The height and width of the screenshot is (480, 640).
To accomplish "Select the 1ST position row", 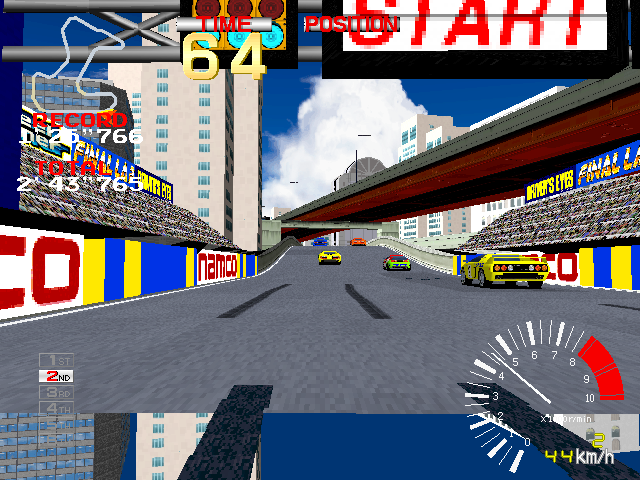I will [x=56, y=360].
